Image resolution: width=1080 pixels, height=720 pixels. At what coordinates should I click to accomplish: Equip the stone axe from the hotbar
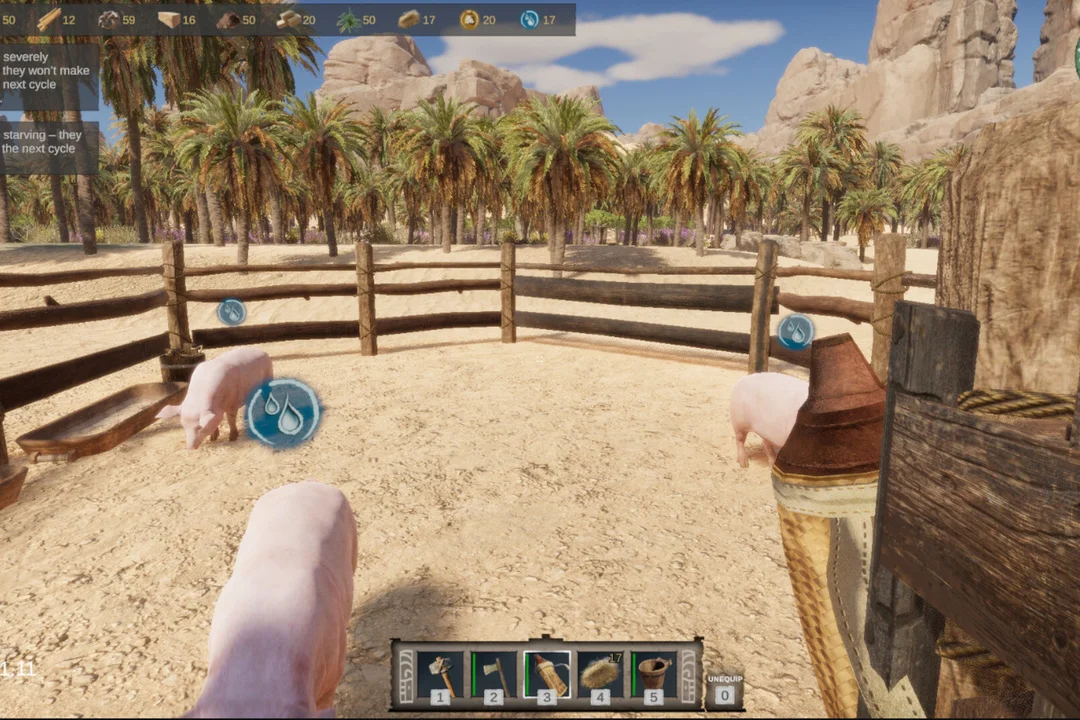click(494, 674)
